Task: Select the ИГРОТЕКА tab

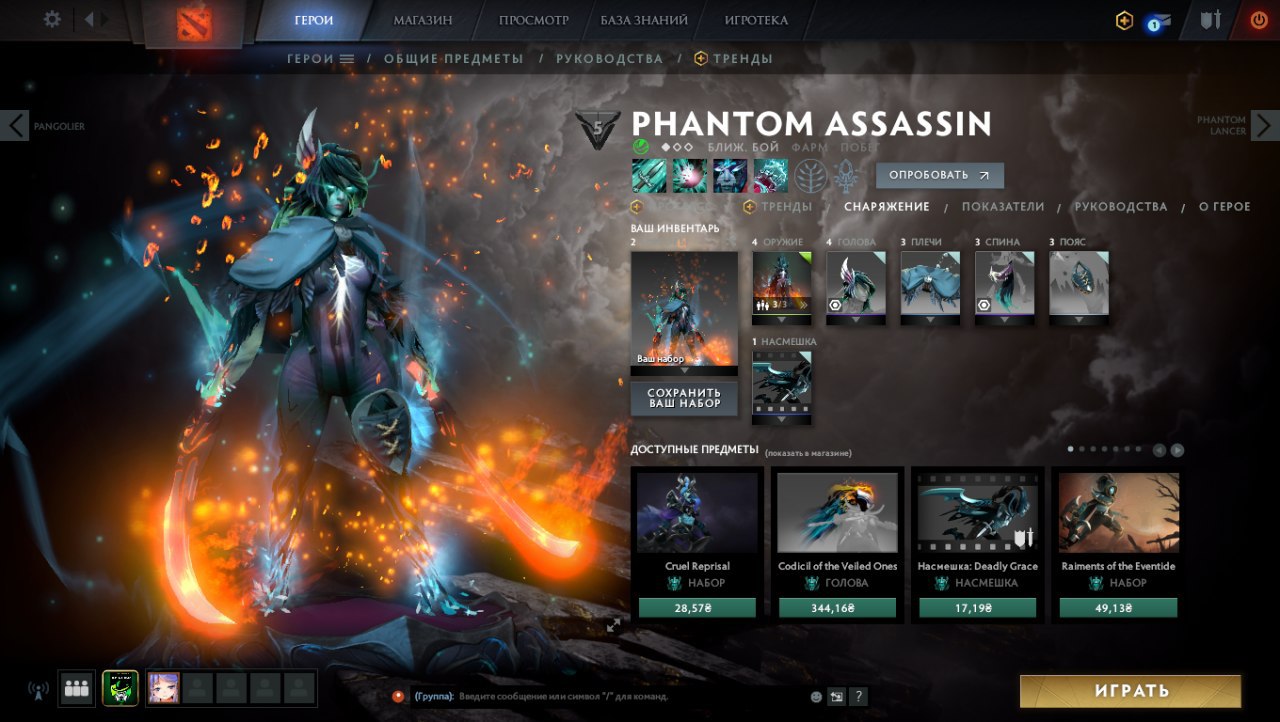Action: click(756, 20)
